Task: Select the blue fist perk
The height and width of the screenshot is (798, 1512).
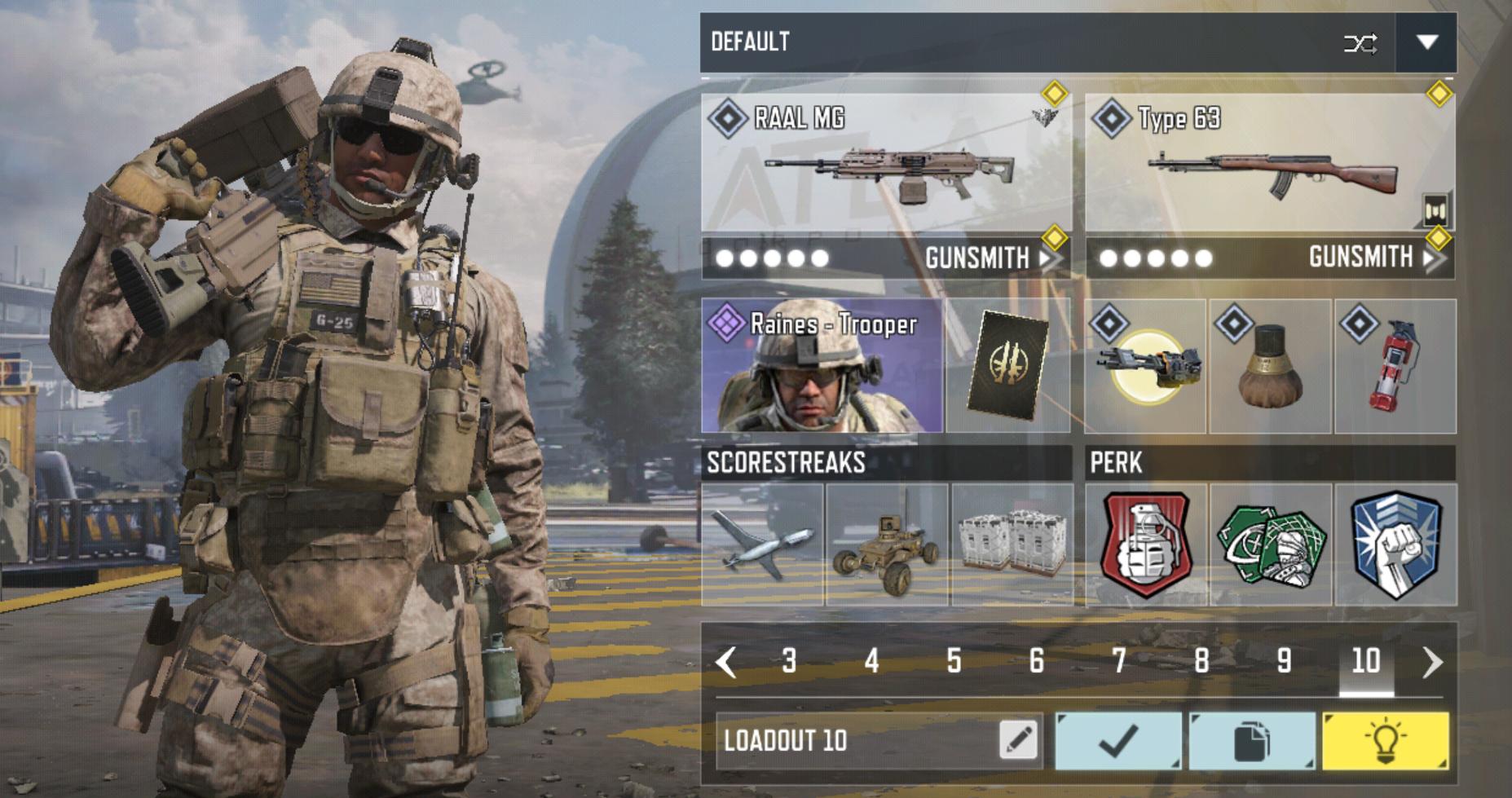Action: click(1395, 544)
